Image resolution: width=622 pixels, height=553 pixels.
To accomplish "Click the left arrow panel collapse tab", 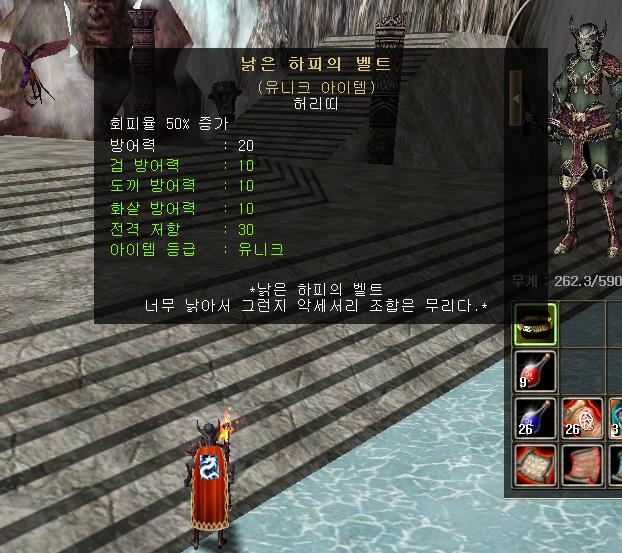I will coord(516,96).
